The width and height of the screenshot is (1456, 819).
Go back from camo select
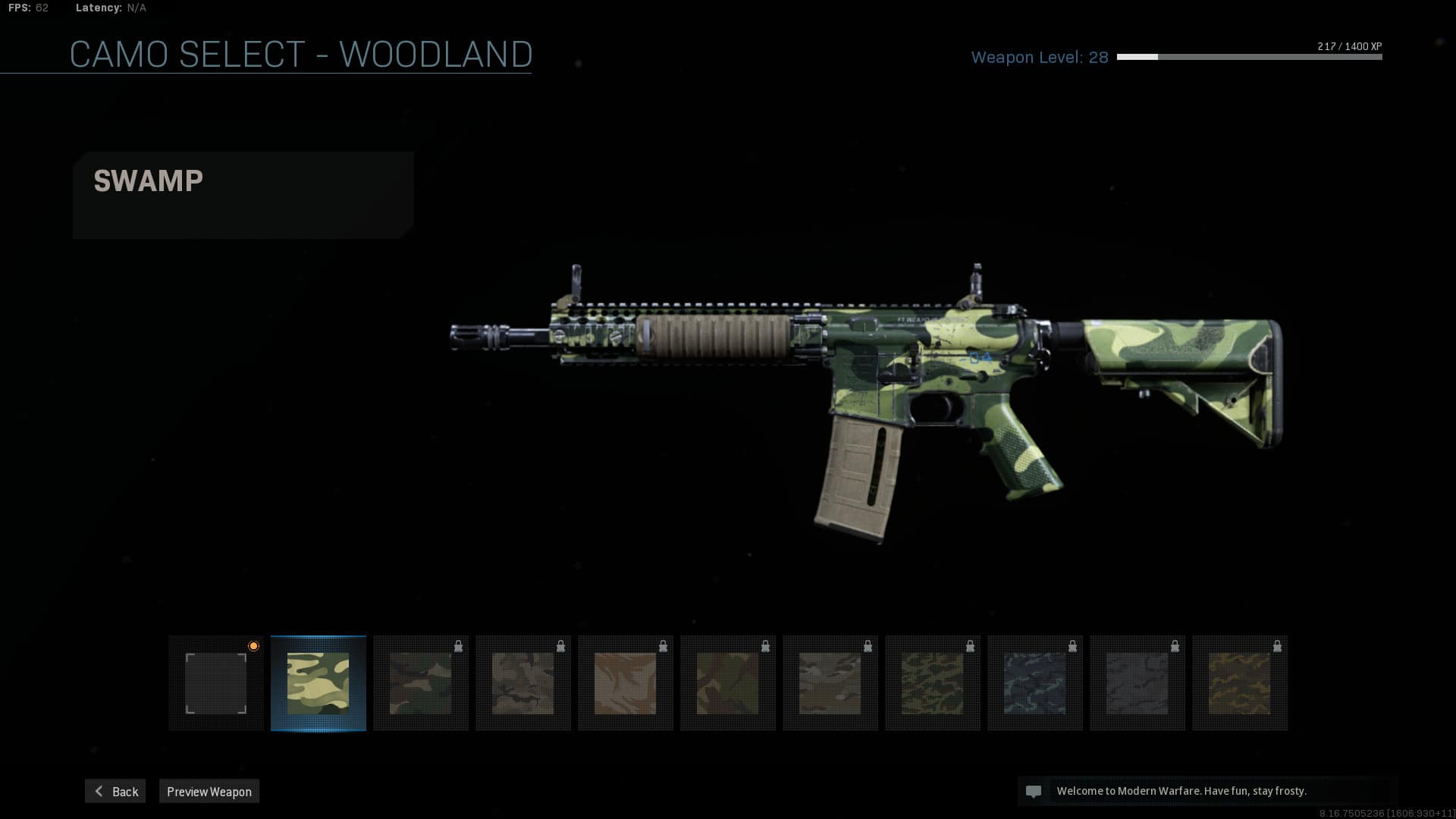[x=115, y=791]
